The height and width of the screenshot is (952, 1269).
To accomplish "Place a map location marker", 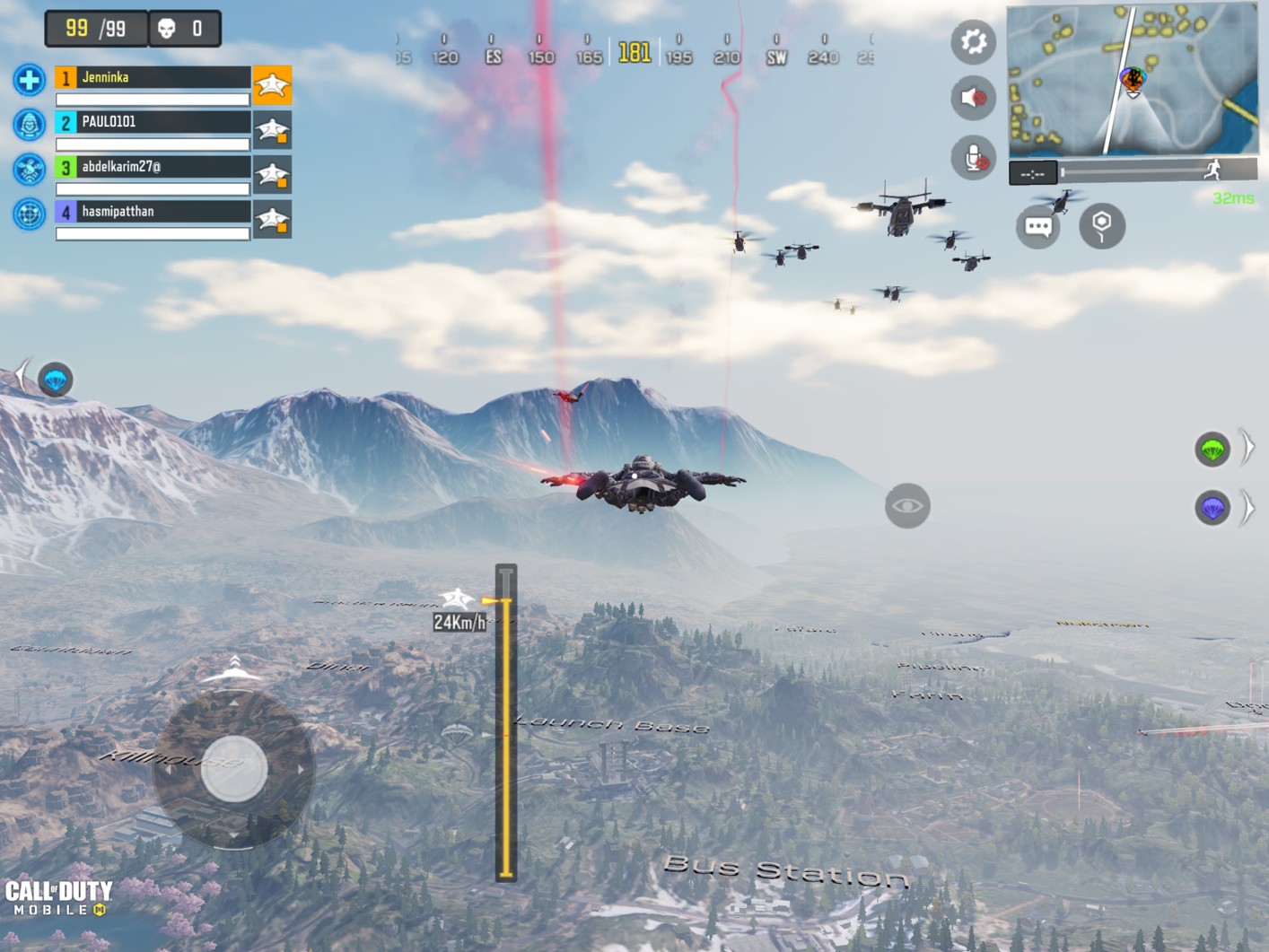I will pyautogui.click(x=1101, y=225).
